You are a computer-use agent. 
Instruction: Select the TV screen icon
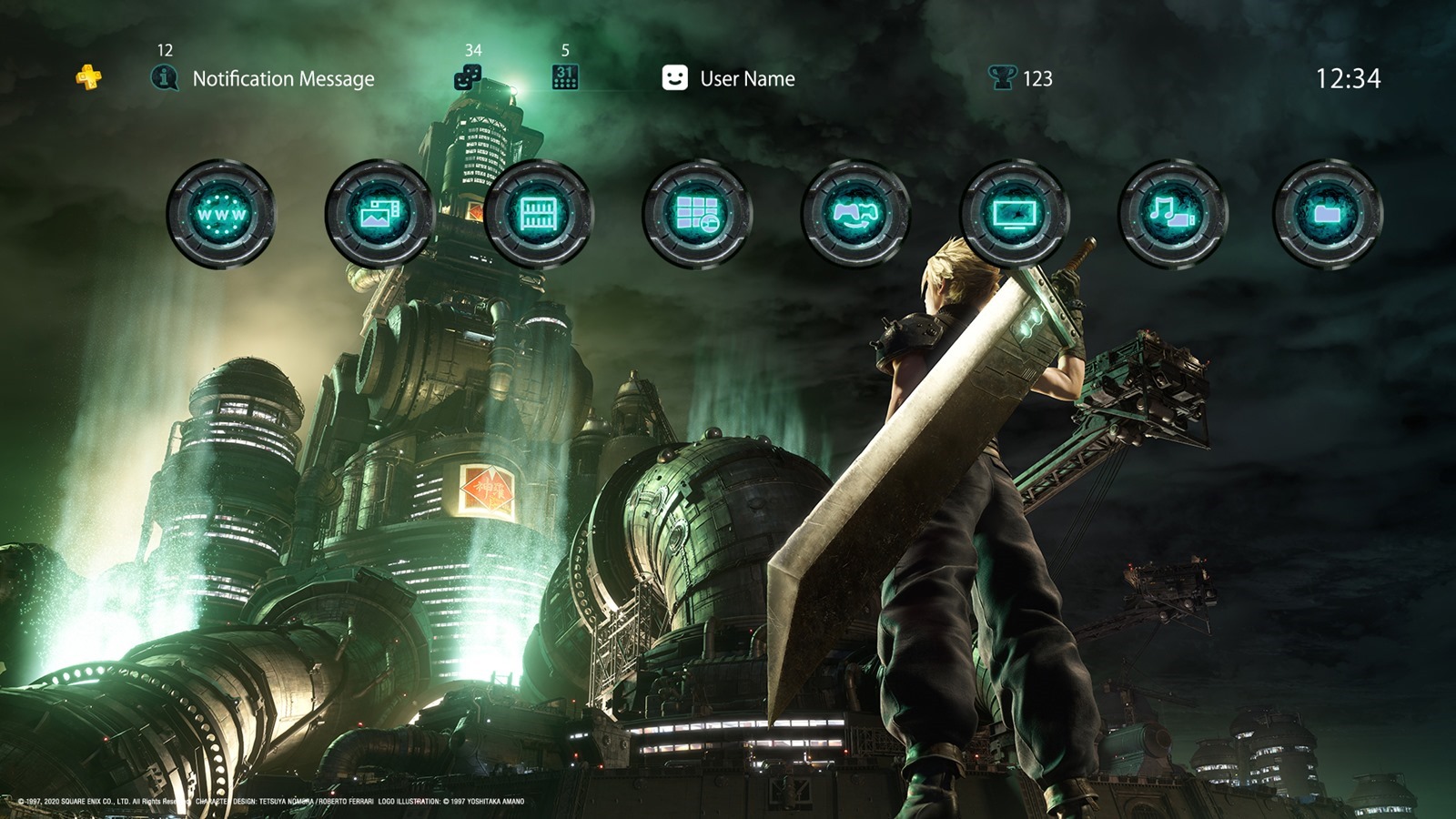tap(1014, 215)
